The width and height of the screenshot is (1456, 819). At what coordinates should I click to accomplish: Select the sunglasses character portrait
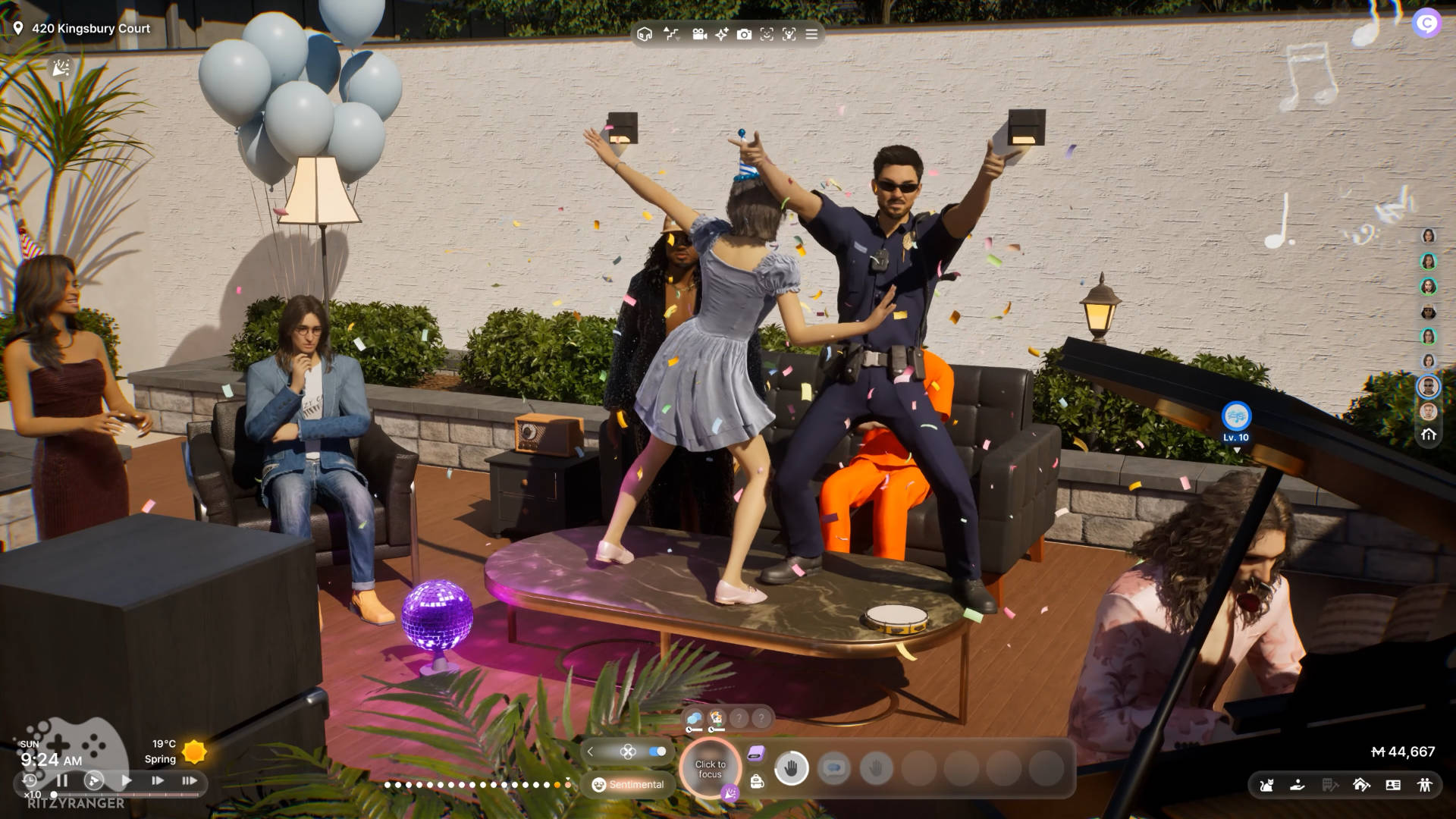click(1429, 386)
